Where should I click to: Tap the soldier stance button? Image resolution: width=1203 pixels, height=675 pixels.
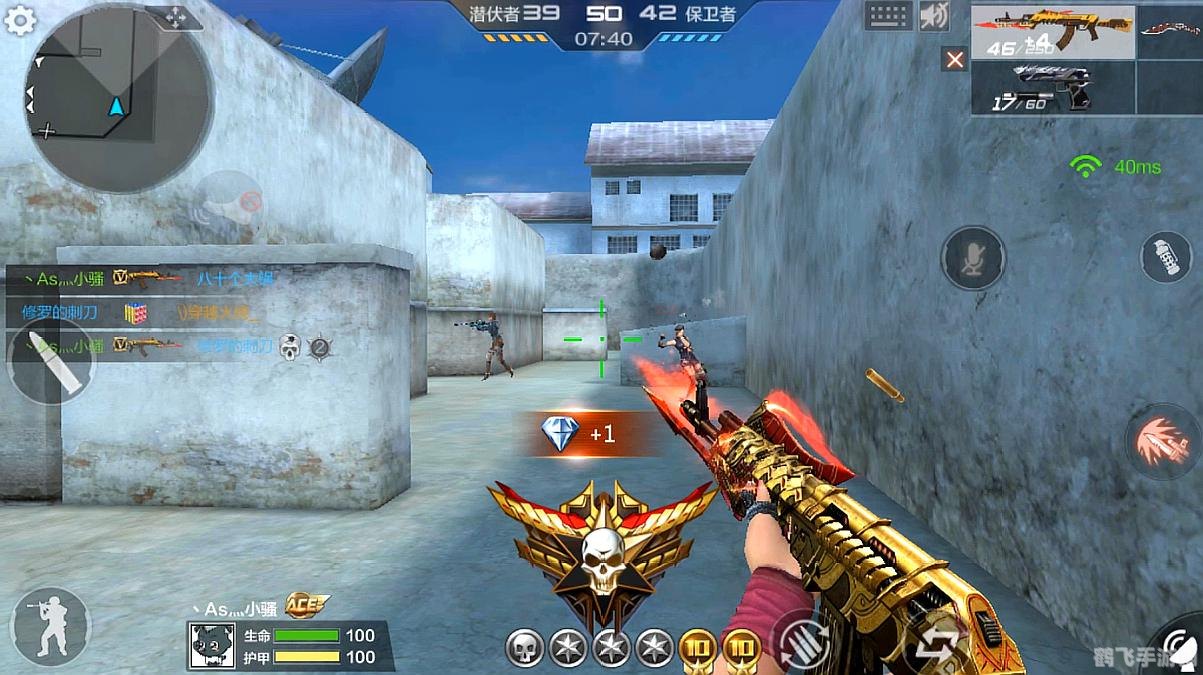point(50,626)
